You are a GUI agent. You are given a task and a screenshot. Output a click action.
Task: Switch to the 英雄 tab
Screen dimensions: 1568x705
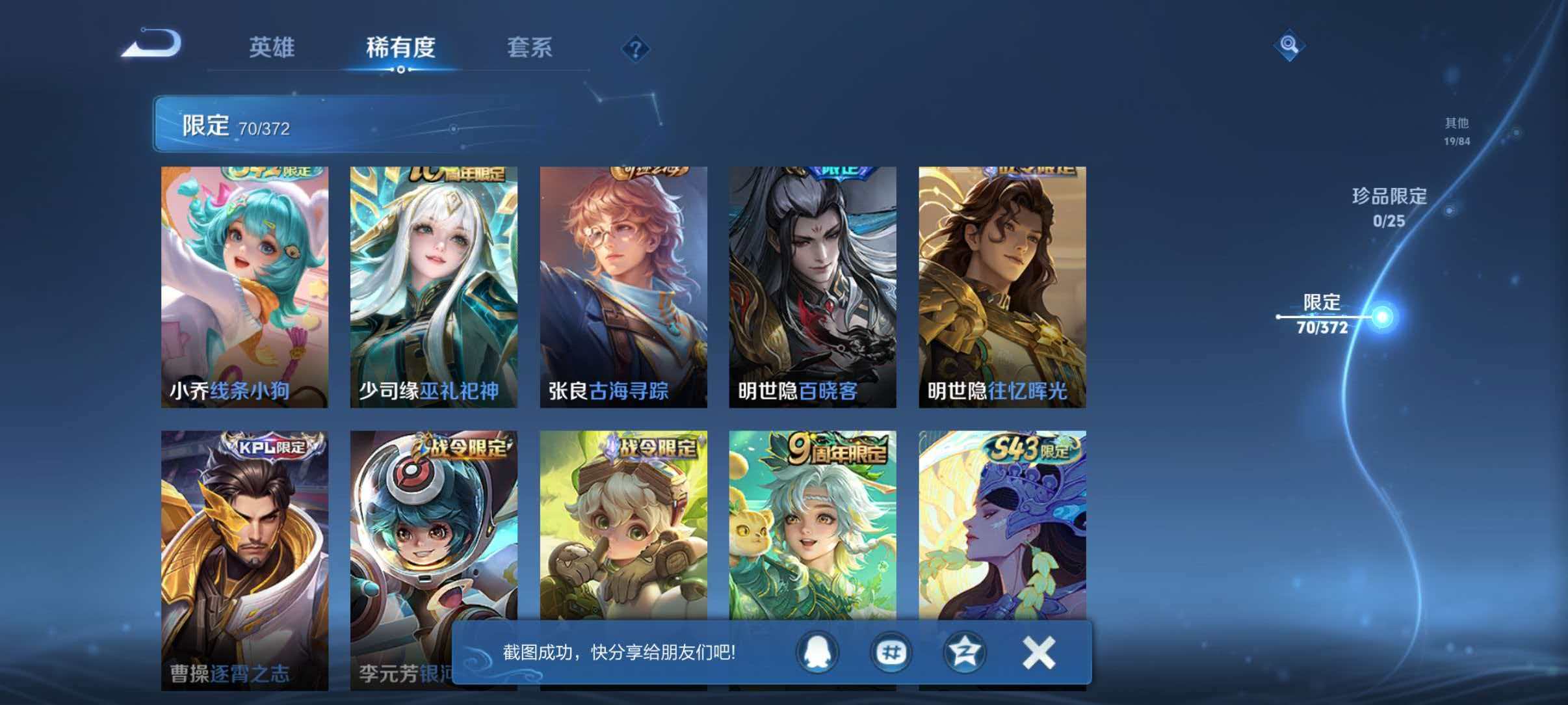(273, 47)
